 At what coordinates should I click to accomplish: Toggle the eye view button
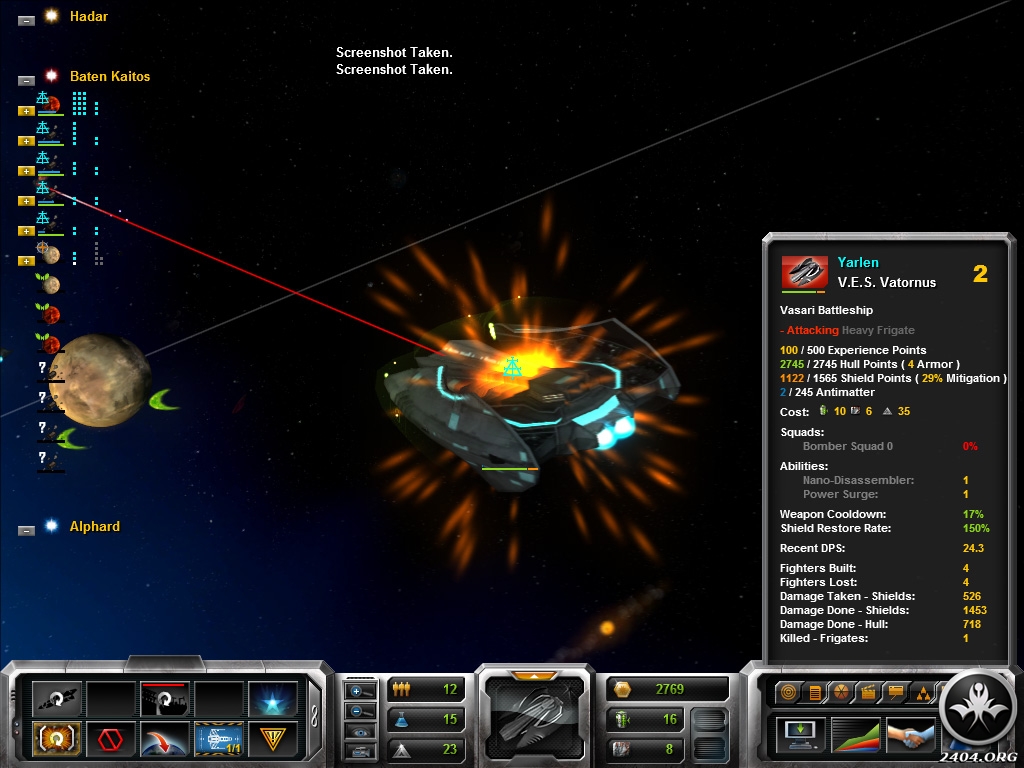(x=360, y=731)
